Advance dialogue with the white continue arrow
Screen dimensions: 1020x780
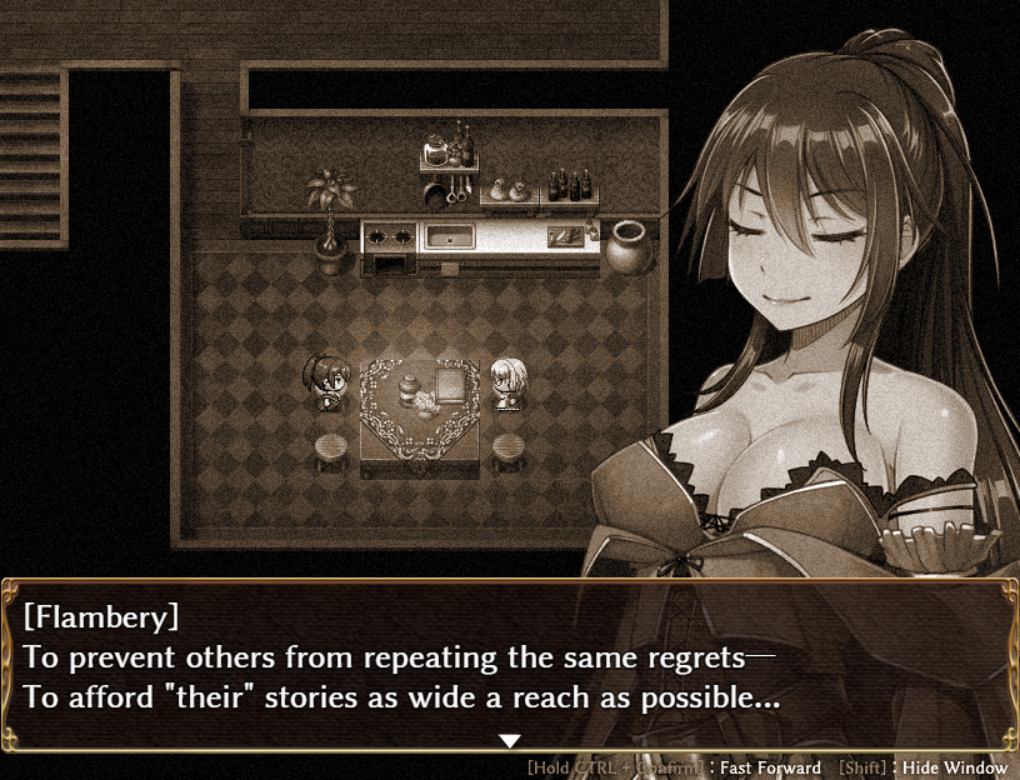(x=510, y=741)
